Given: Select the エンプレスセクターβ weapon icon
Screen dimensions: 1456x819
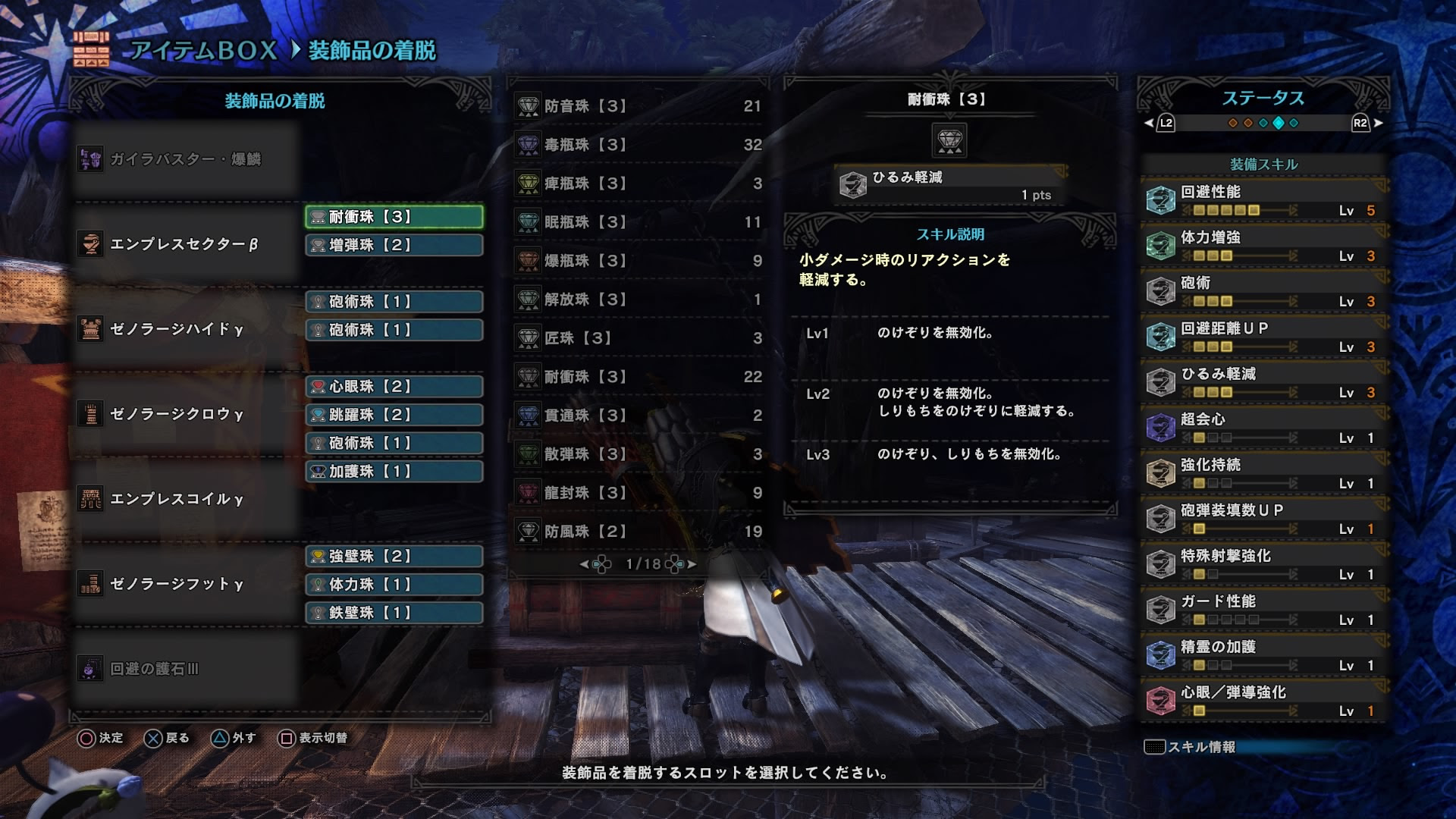Looking at the screenshot, I should coord(91,244).
